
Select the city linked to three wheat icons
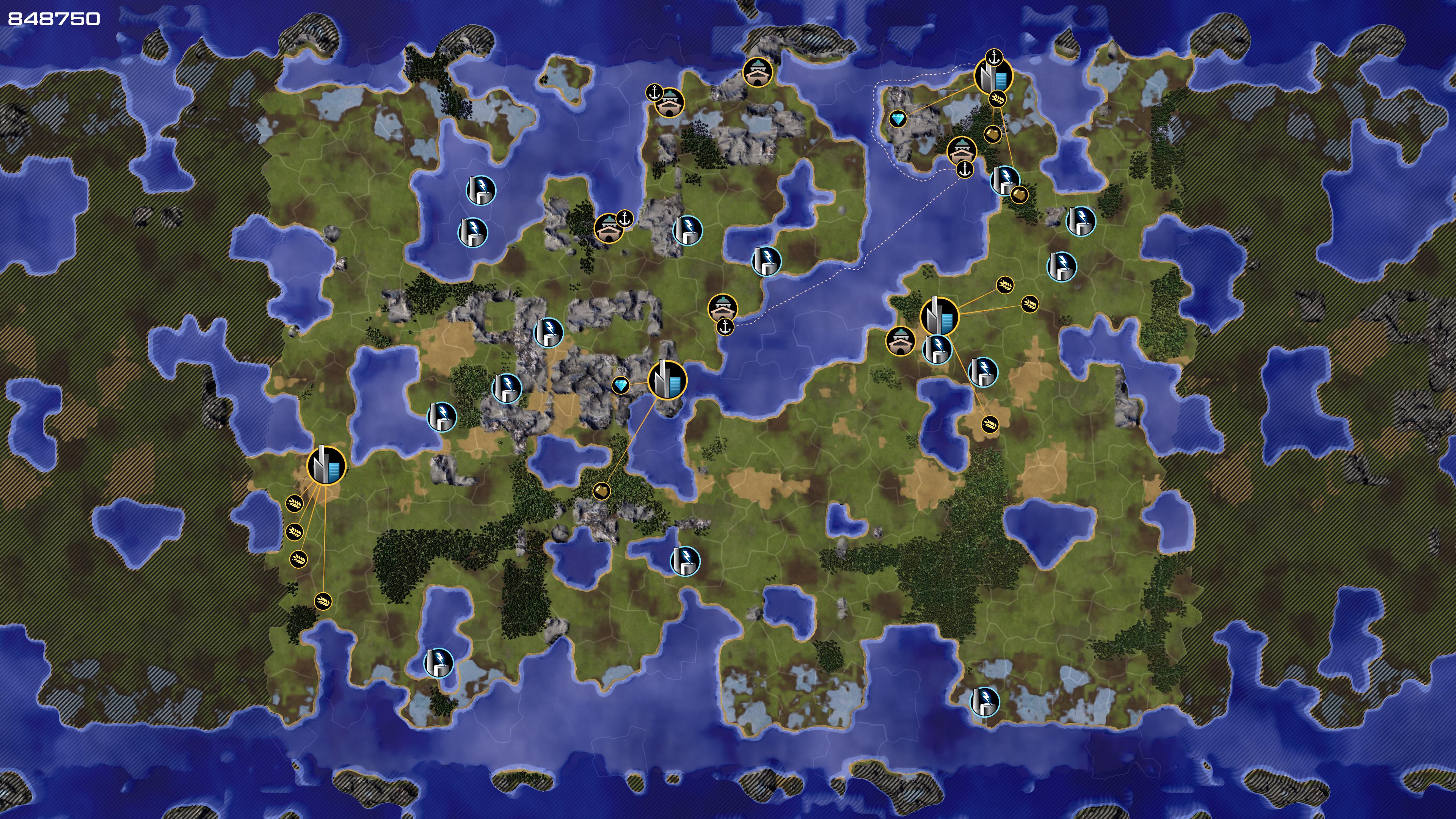(x=940, y=317)
